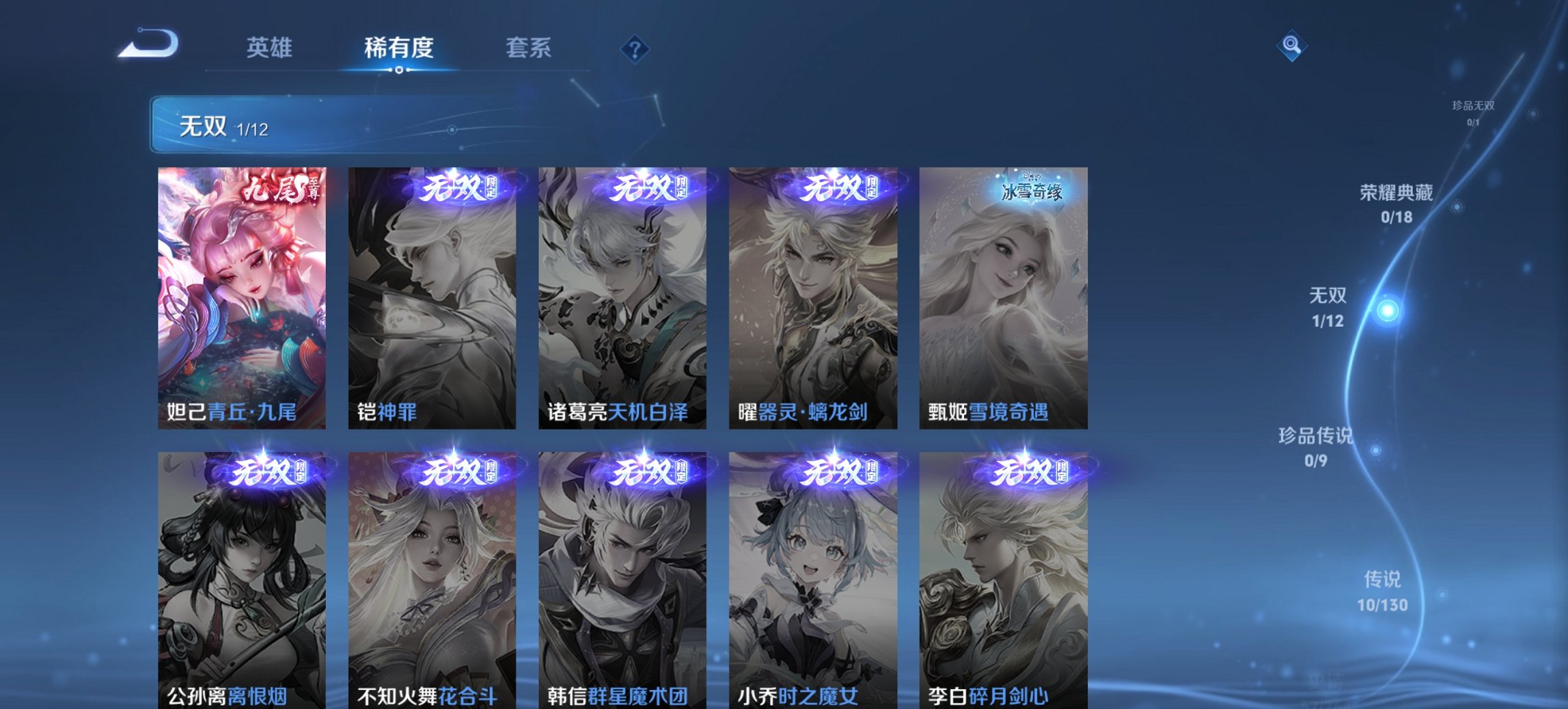This screenshot has height=709, width=1568.
Task: Open the 套系 tab
Action: click(x=529, y=48)
